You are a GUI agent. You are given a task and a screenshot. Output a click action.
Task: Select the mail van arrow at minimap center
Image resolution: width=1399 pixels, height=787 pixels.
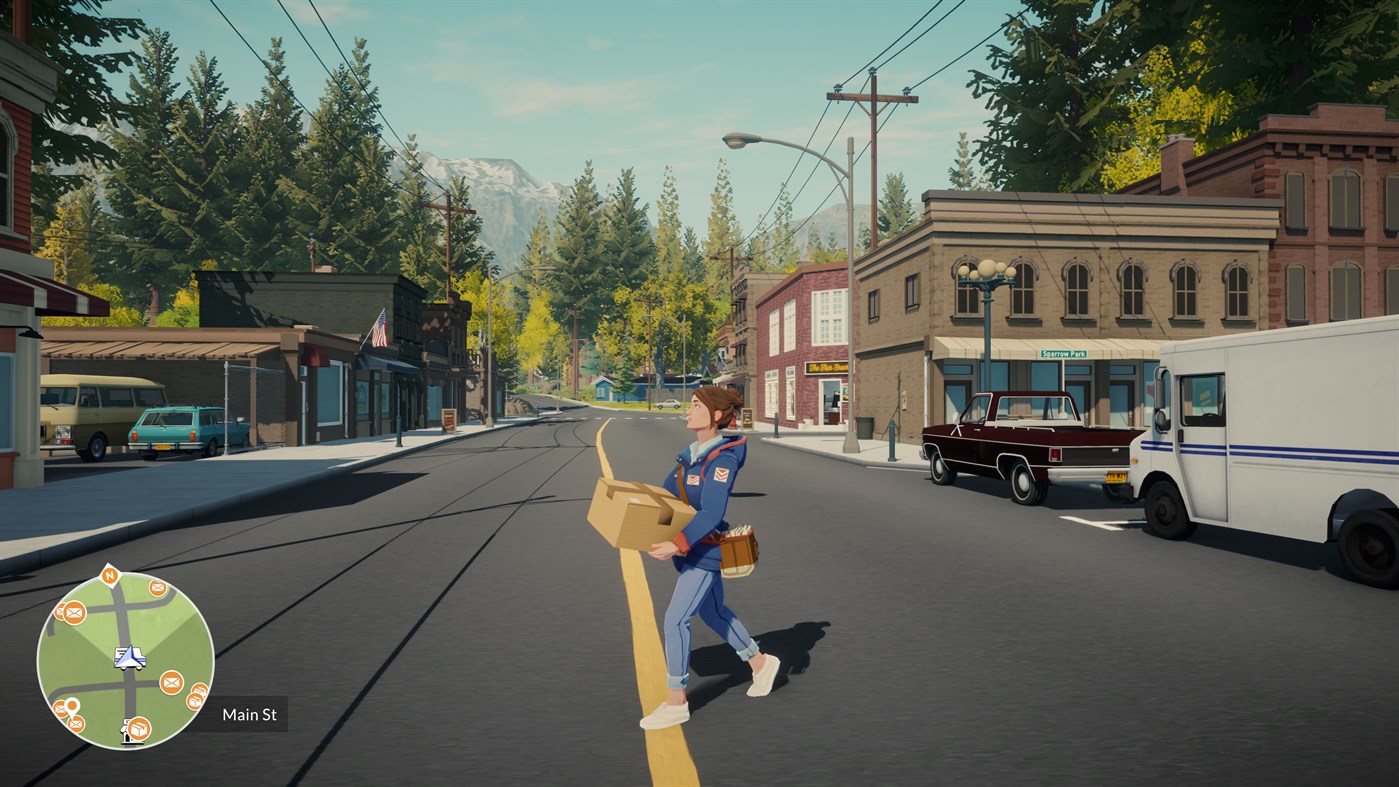coord(128,658)
